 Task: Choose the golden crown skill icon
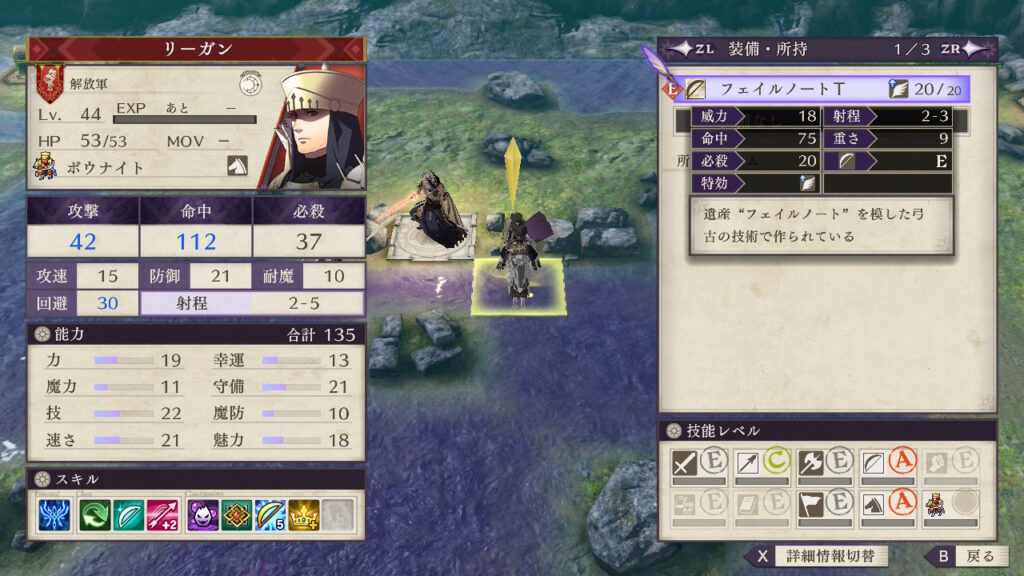(x=304, y=514)
